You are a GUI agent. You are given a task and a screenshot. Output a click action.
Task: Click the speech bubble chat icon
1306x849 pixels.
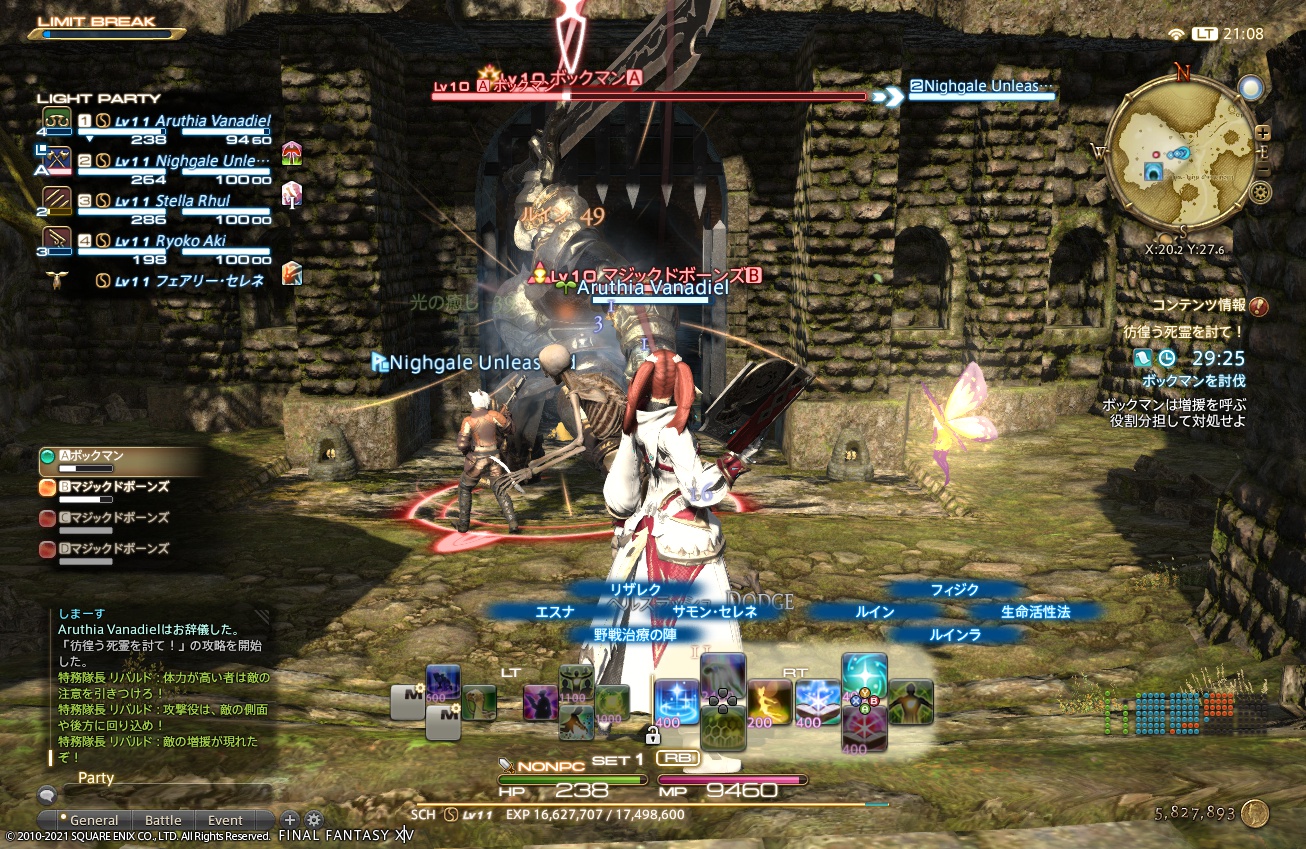pyautogui.click(x=47, y=794)
